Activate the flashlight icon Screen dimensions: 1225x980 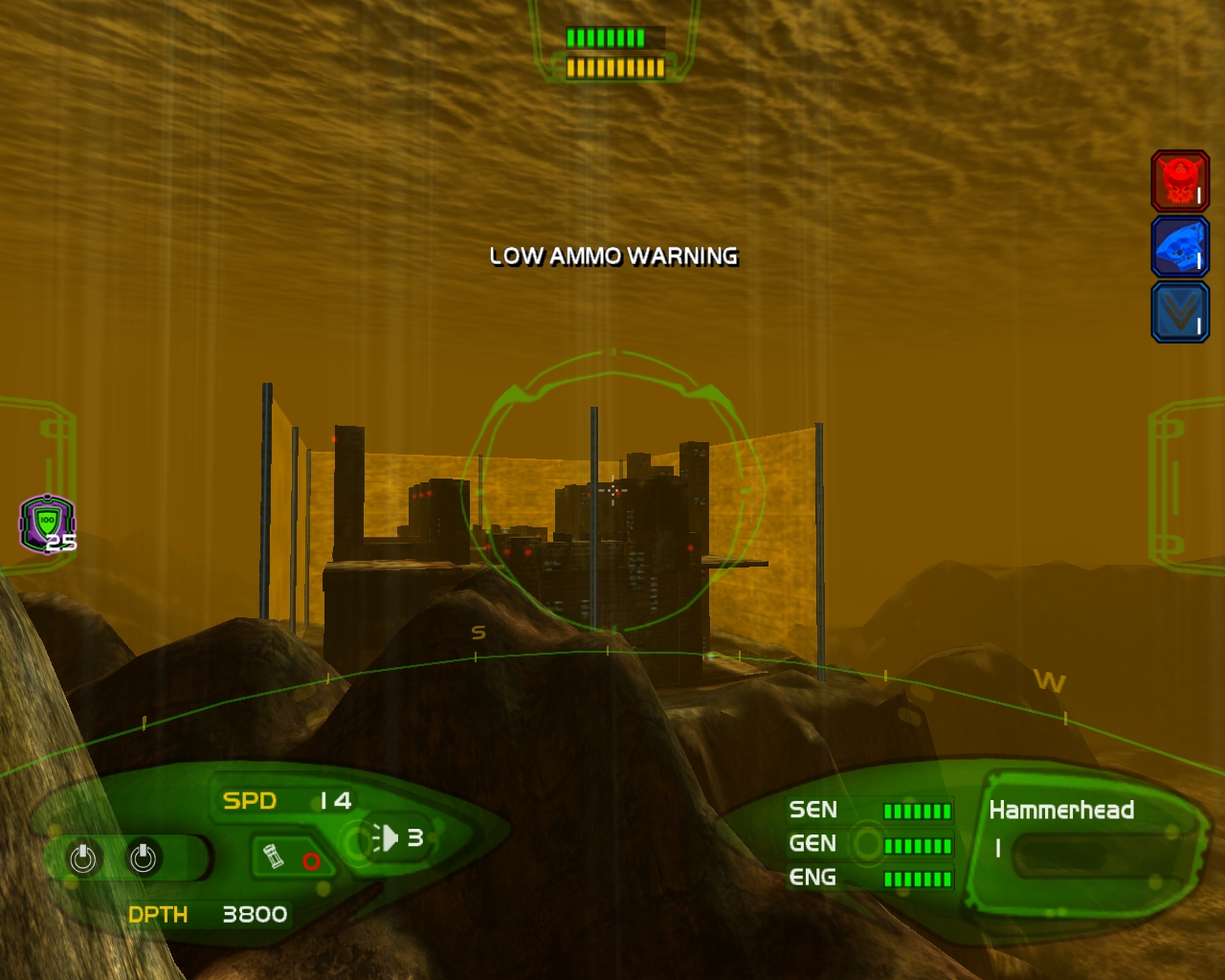(x=274, y=856)
